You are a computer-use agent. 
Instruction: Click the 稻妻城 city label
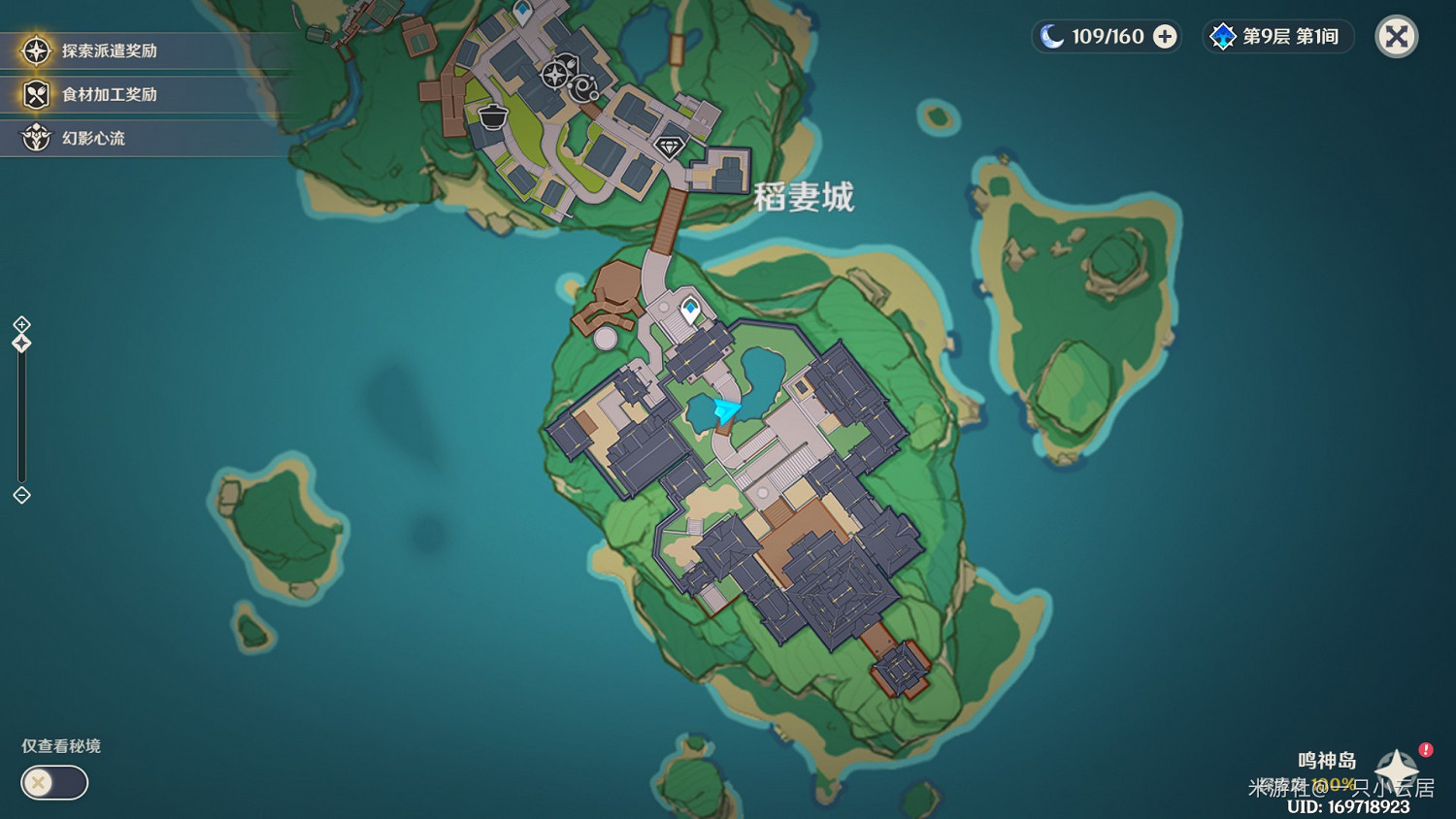(x=804, y=197)
